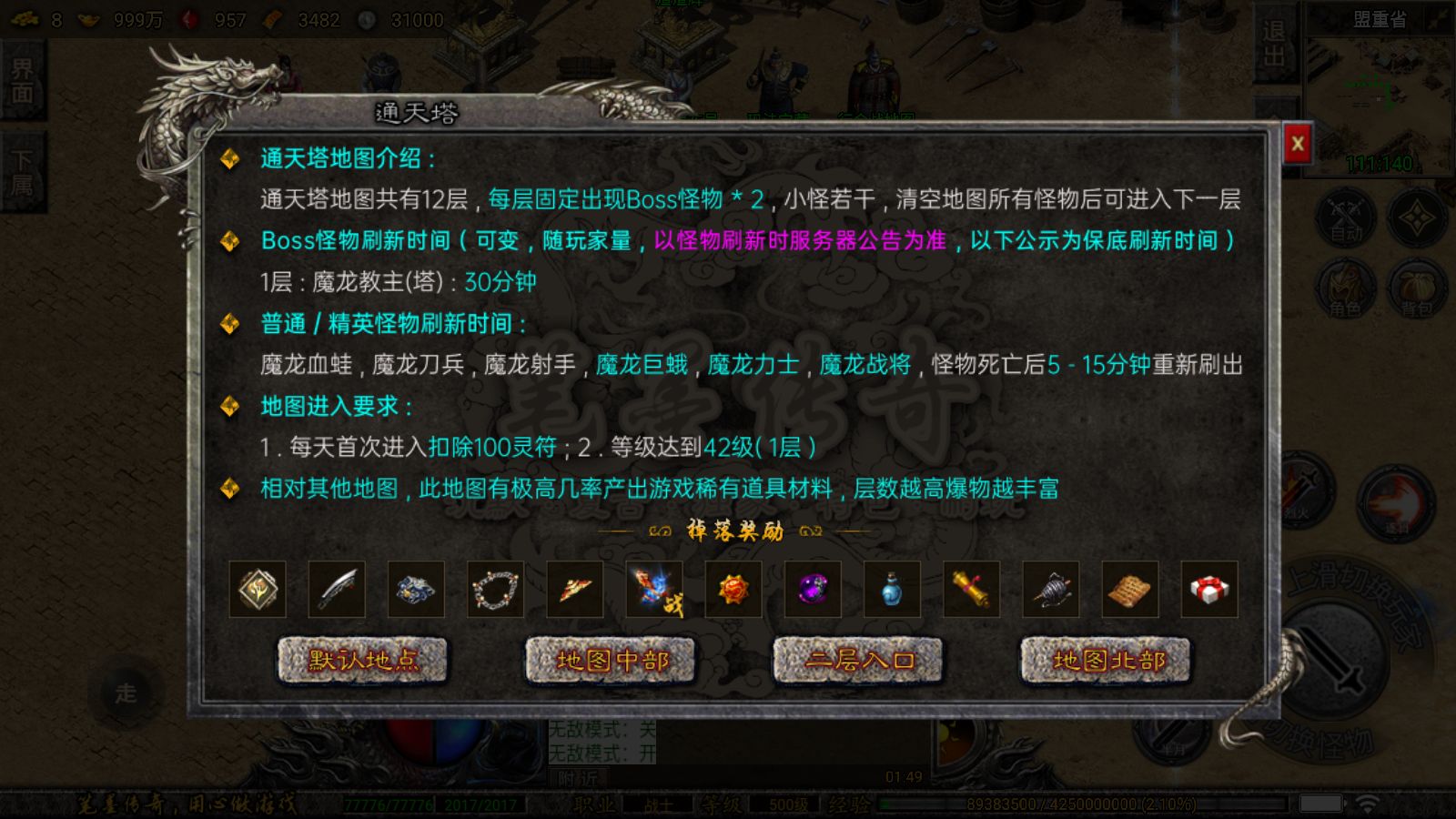Click the silver coin currency icon
1456x819 pixels.
[x=369, y=18]
